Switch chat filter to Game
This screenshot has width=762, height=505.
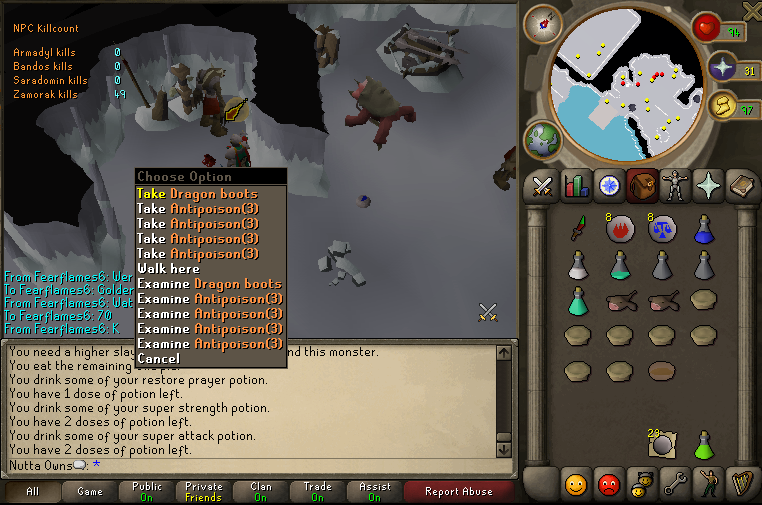click(x=90, y=492)
